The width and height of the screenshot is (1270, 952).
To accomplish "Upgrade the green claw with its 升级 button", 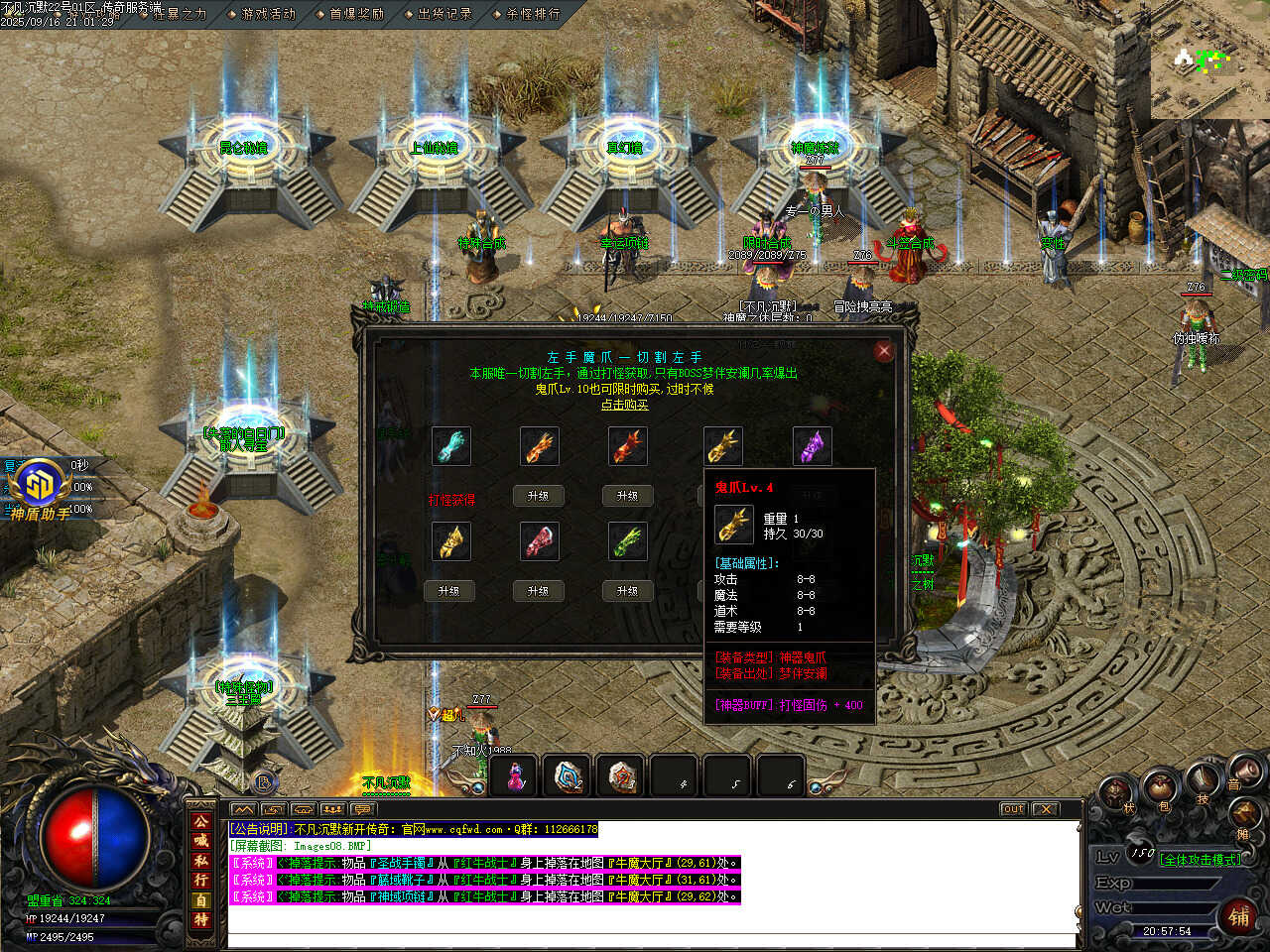I will (627, 591).
